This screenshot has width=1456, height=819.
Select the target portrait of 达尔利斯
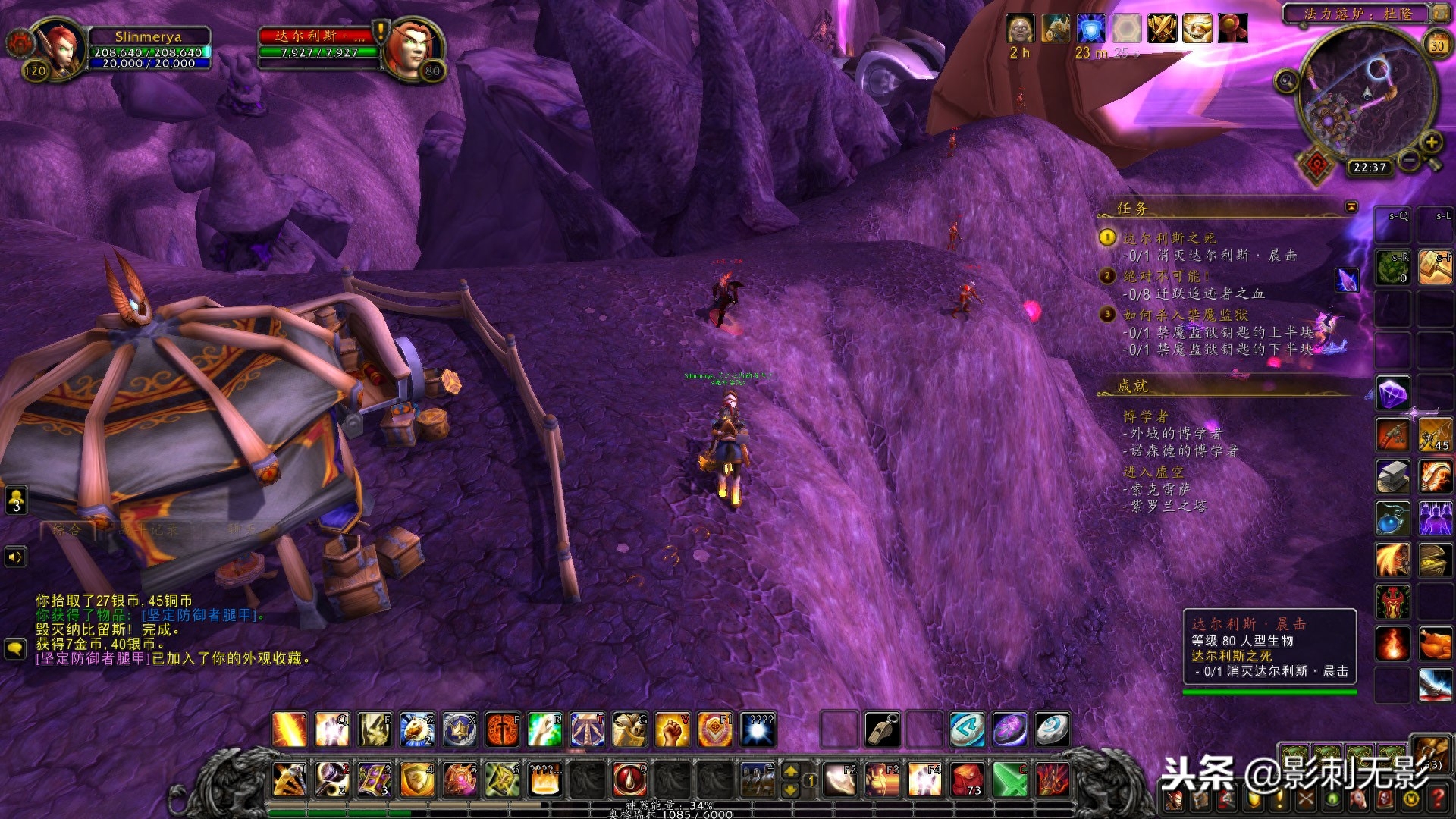pyautogui.click(x=413, y=47)
